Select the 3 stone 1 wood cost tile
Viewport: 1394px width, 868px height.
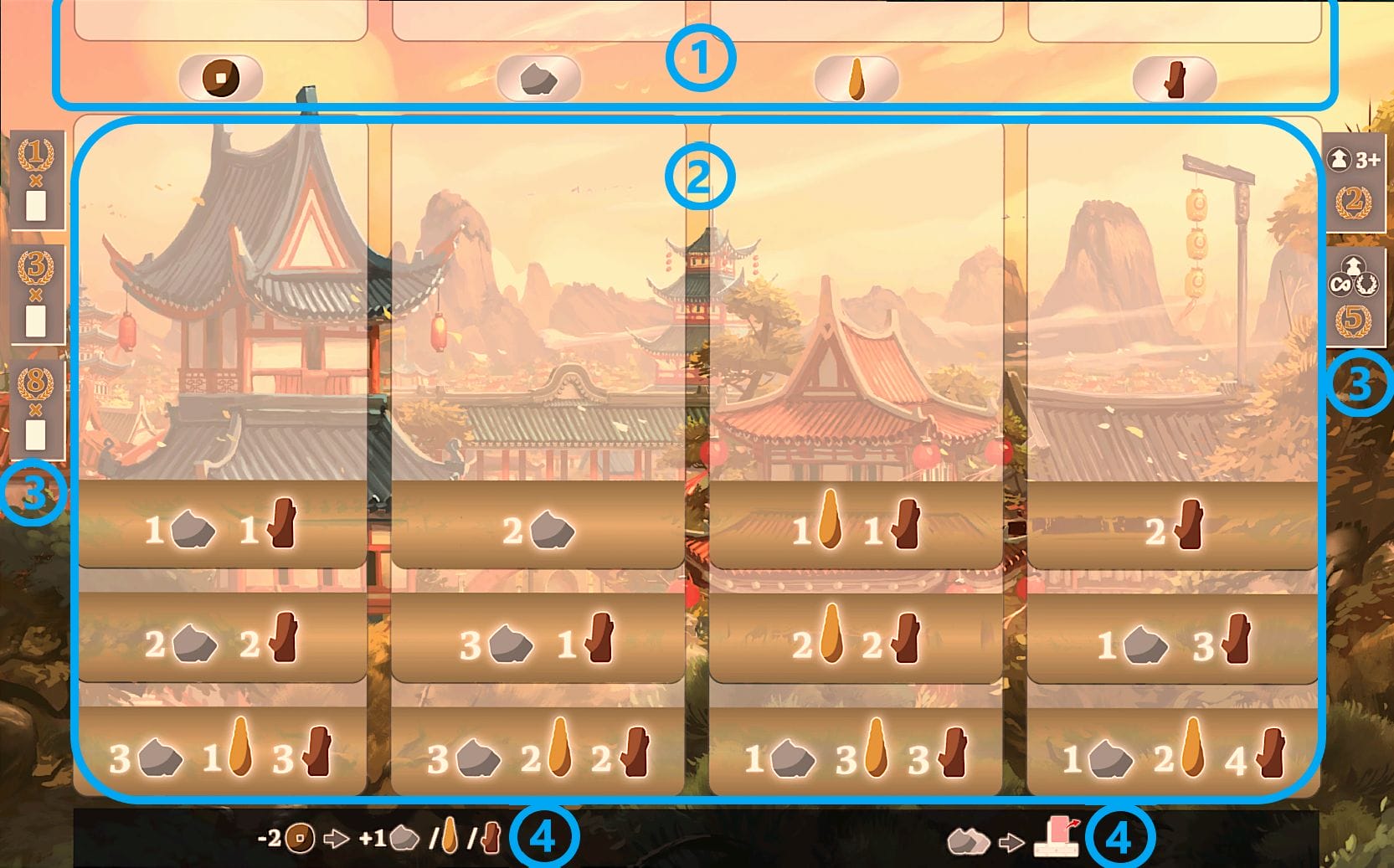click(538, 642)
